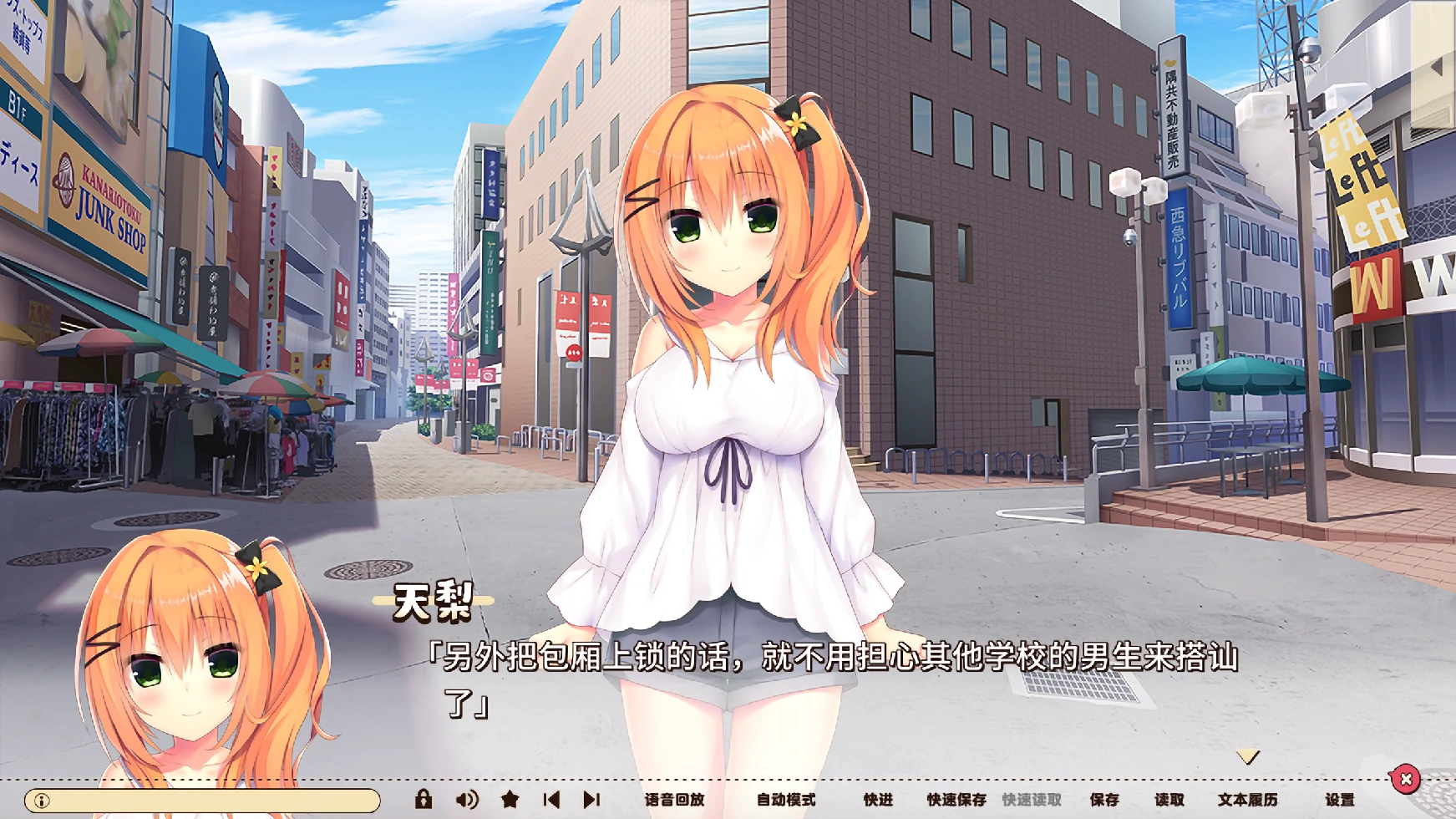Click the info icon on the voice playback bar
This screenshot has height=819, width=1456.
tap(42, 799)
